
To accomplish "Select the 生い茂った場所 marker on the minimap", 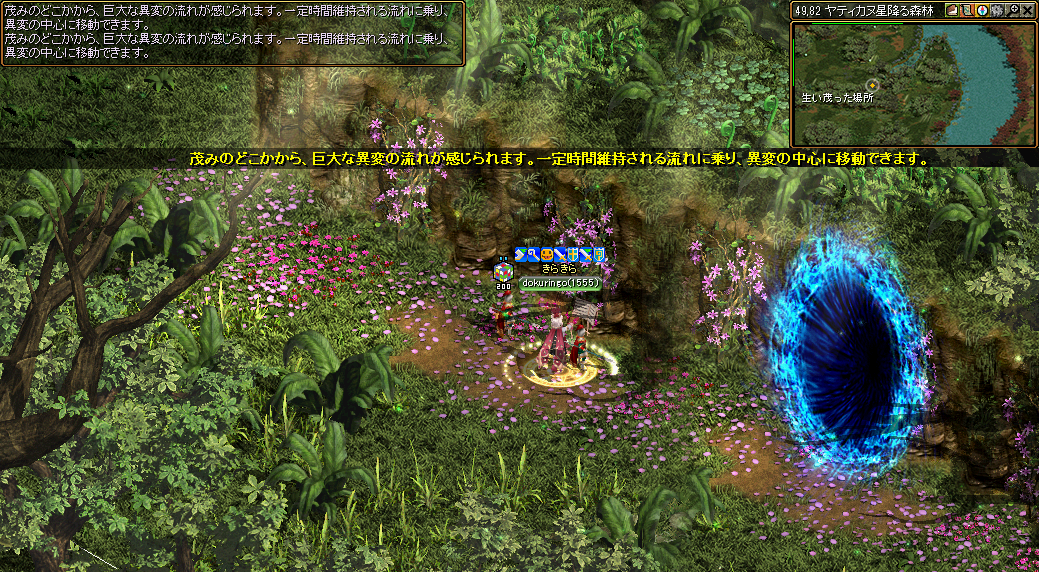I will click(x=872, y=84).
